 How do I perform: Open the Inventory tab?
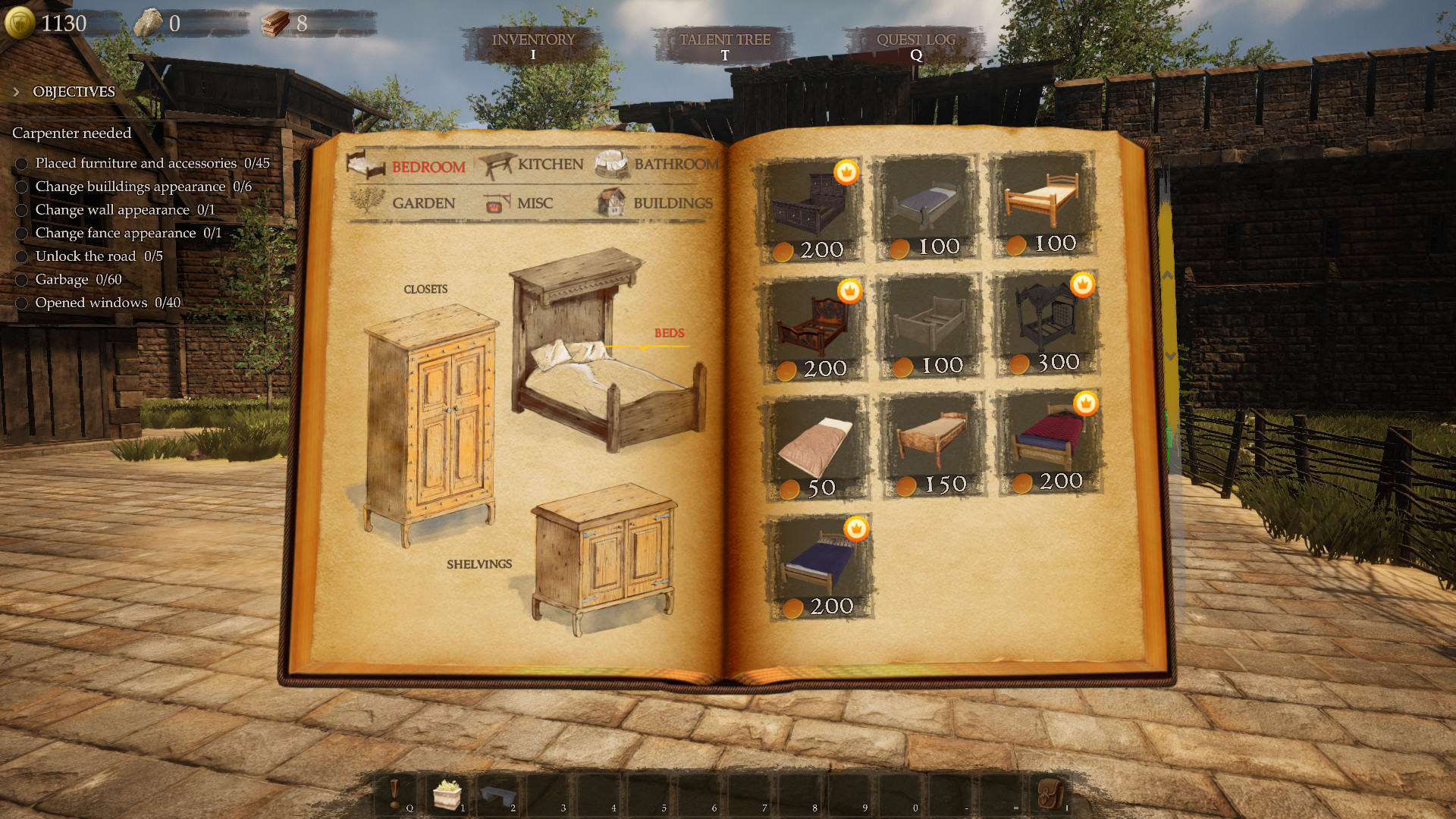(x=532, y=40)
